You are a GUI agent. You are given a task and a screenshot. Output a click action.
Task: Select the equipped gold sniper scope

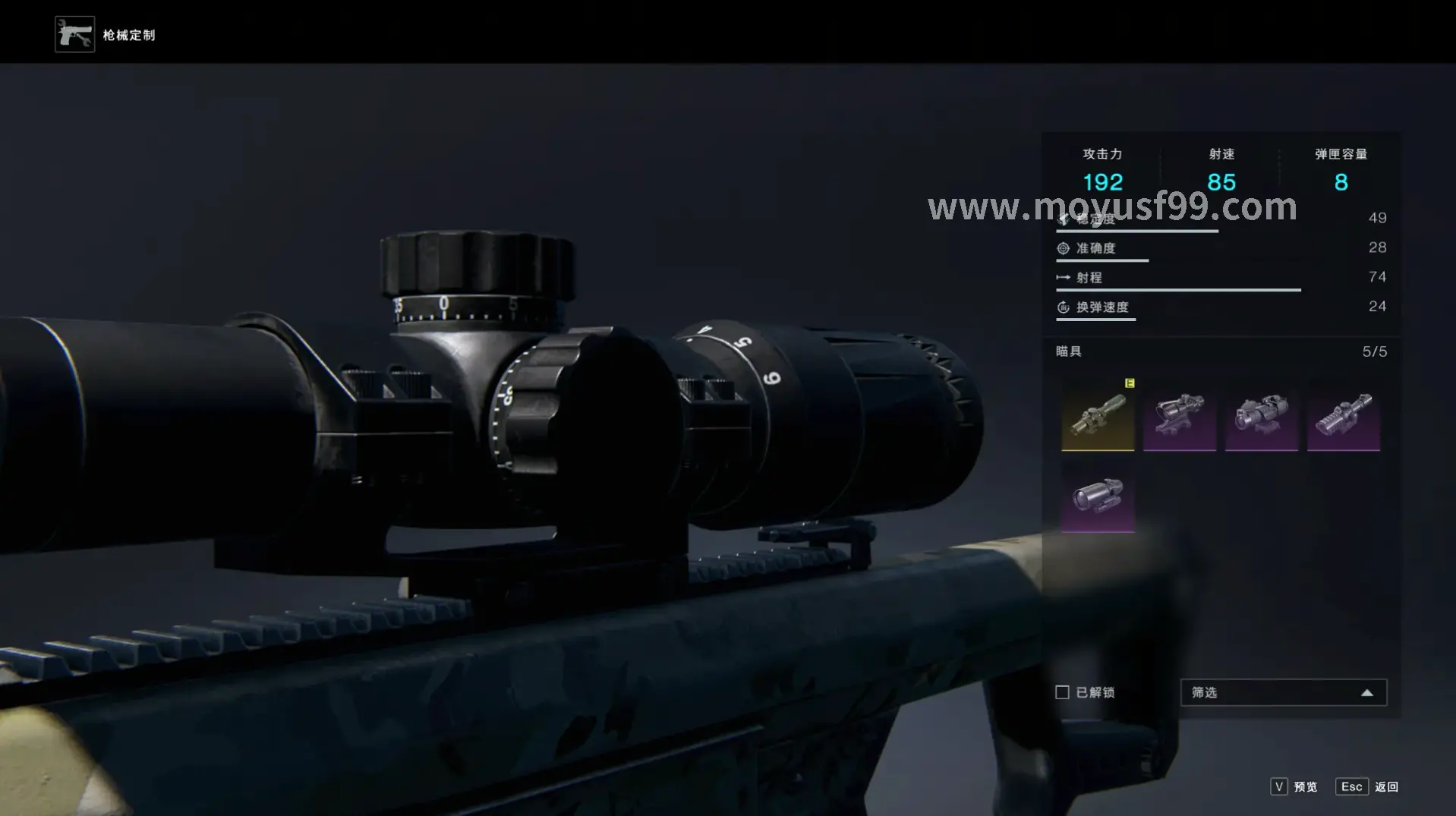point(1098,415)
